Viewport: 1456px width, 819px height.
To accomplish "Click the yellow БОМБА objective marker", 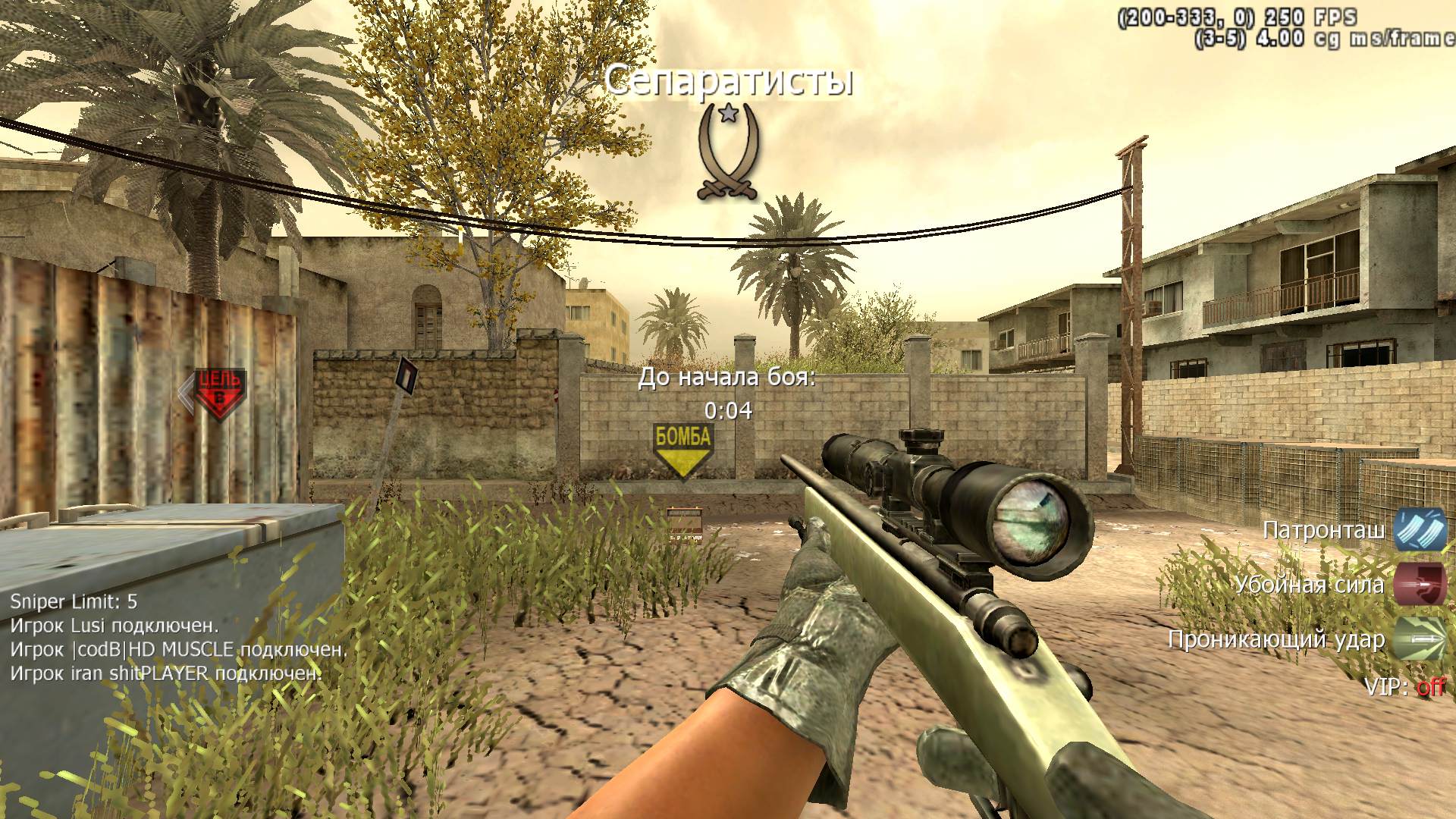I will pos(682,450).
